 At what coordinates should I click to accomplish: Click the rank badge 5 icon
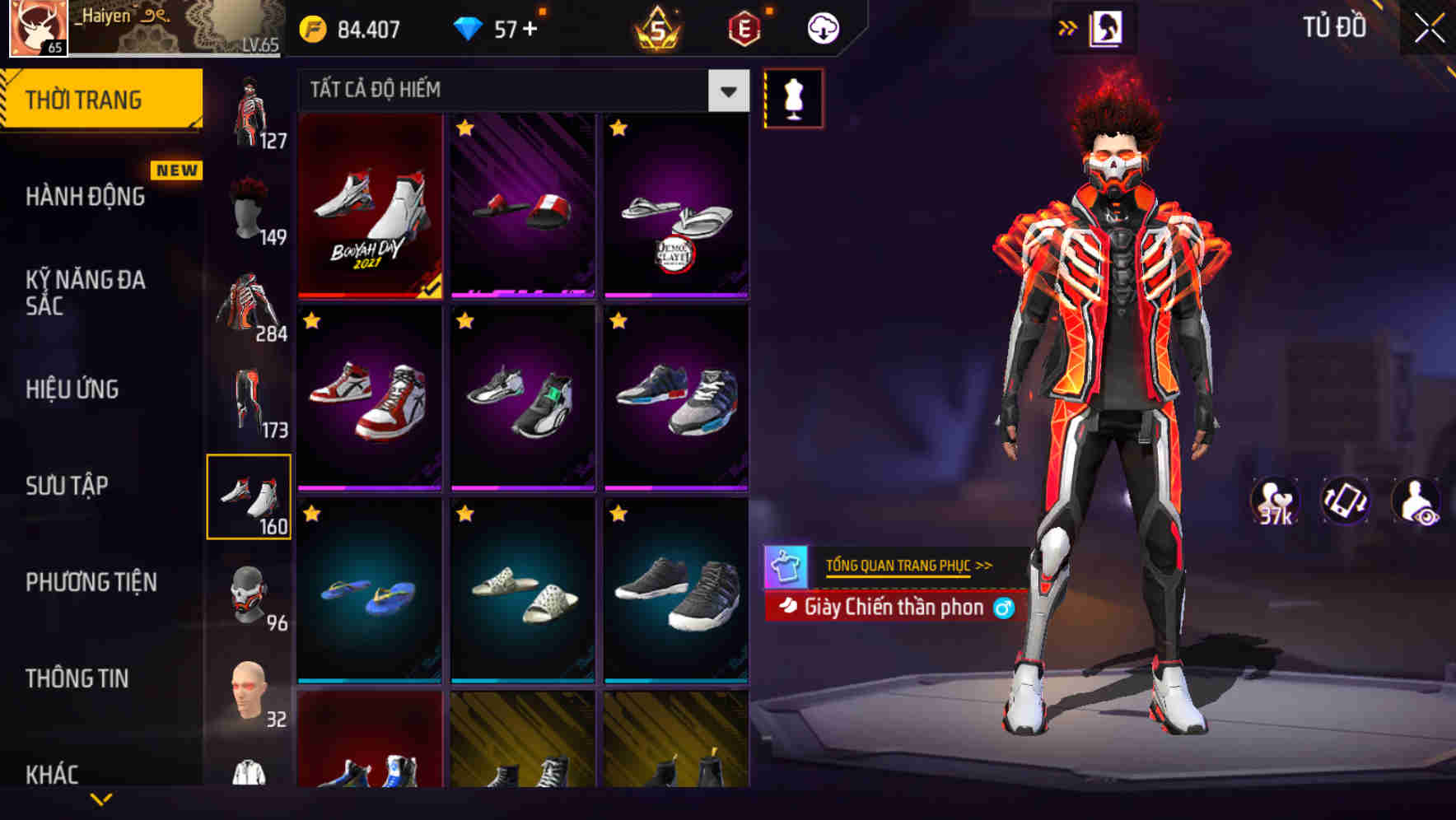click(657, 27)
